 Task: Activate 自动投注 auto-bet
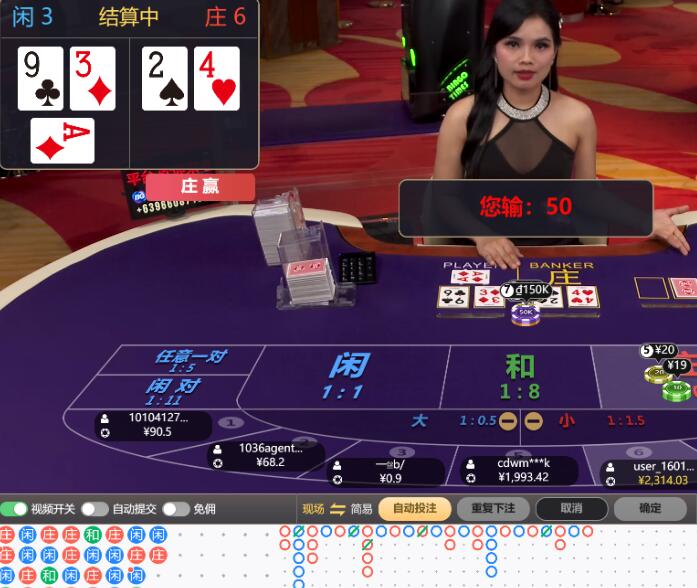[x=415, y=508]
